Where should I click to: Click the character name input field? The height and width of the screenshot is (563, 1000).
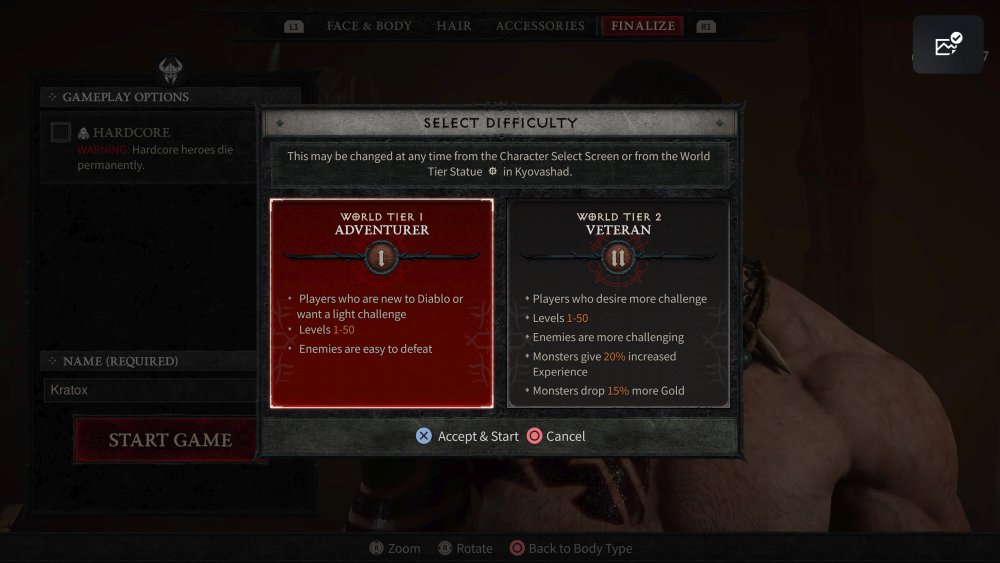pyautogui.click(x=150, y=390)
